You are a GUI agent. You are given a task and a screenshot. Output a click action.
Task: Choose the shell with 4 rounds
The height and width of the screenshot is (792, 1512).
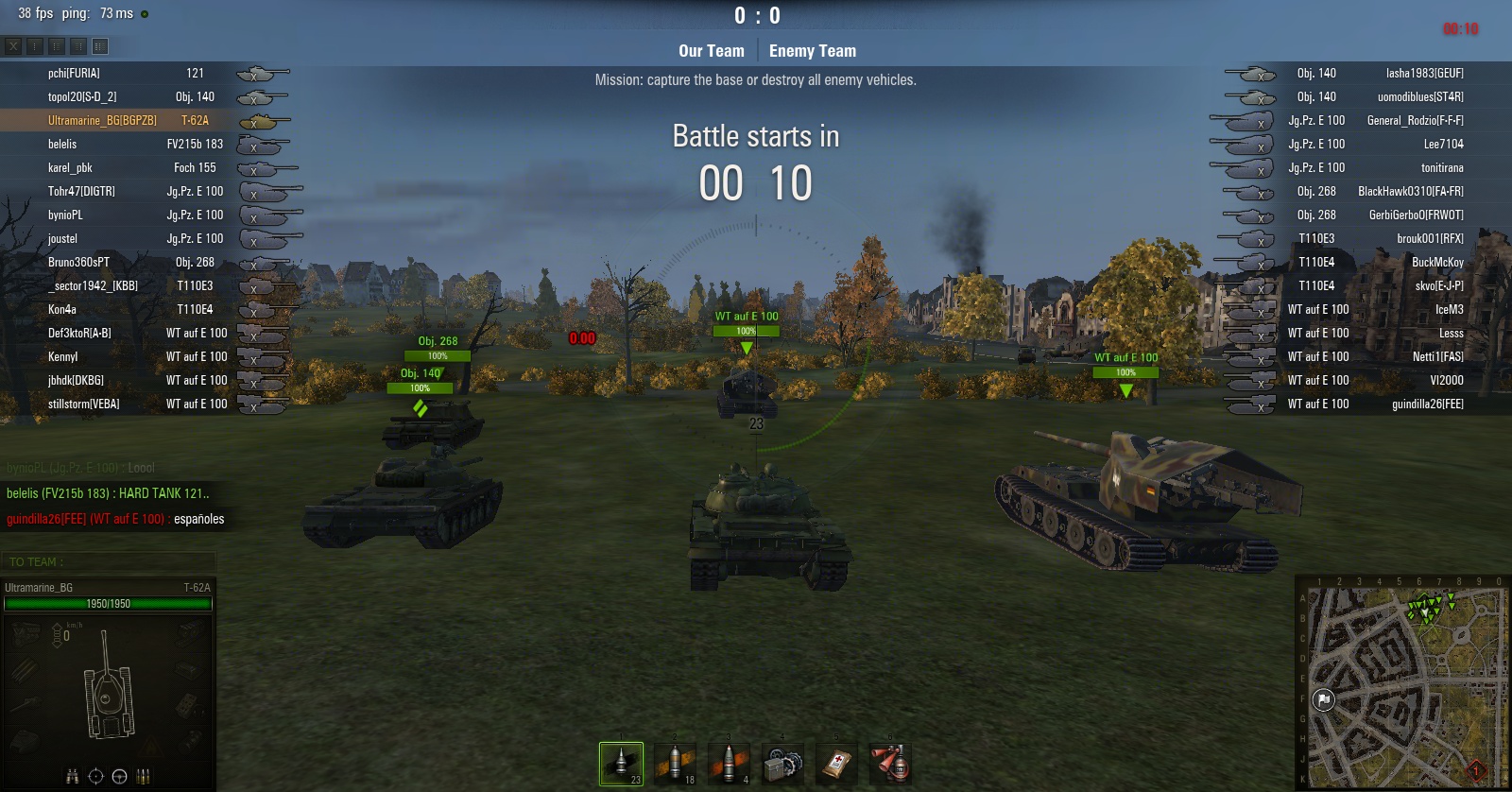click(x=729, y=763)
